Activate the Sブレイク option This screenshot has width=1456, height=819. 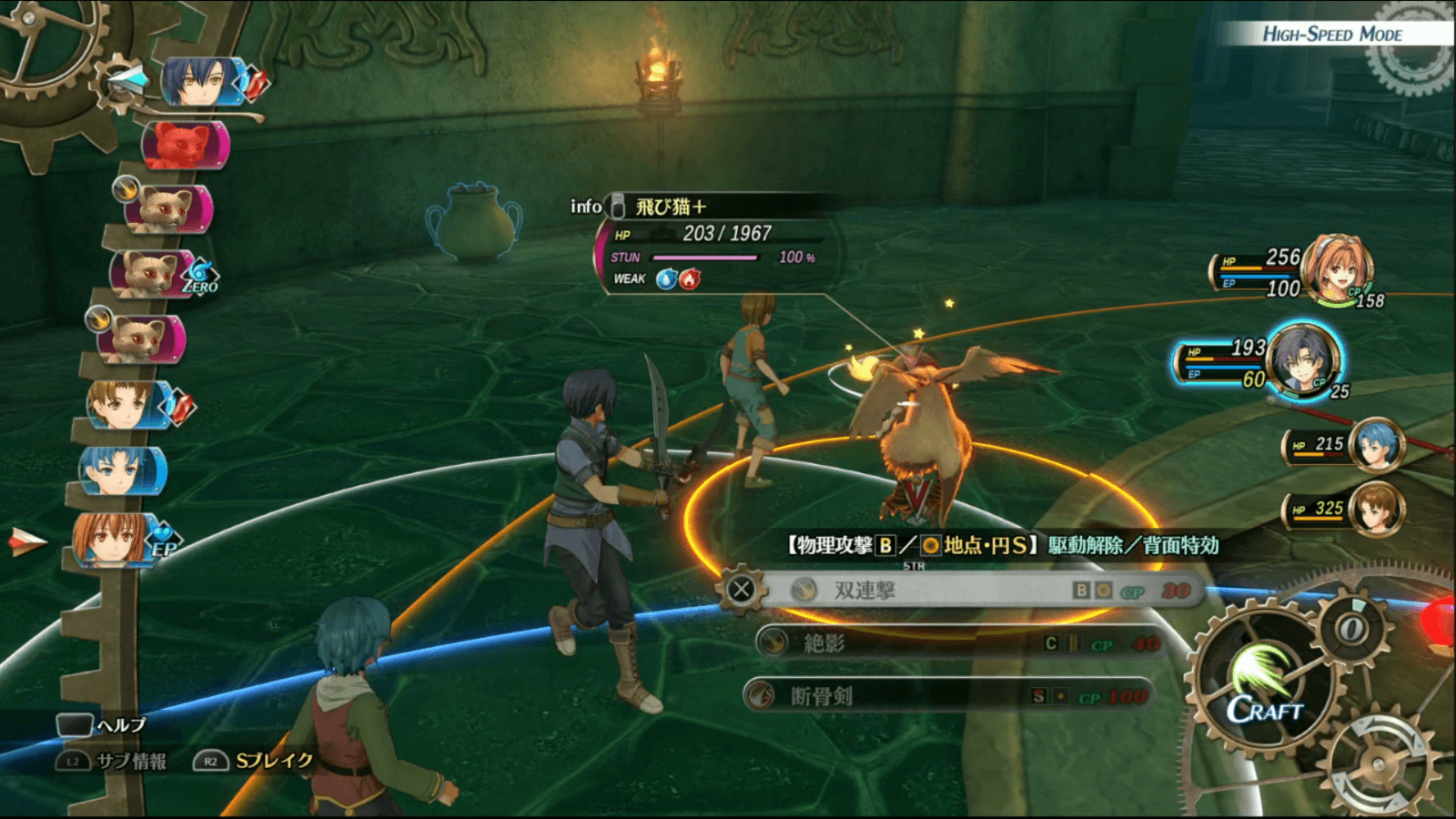click(254, 761)
